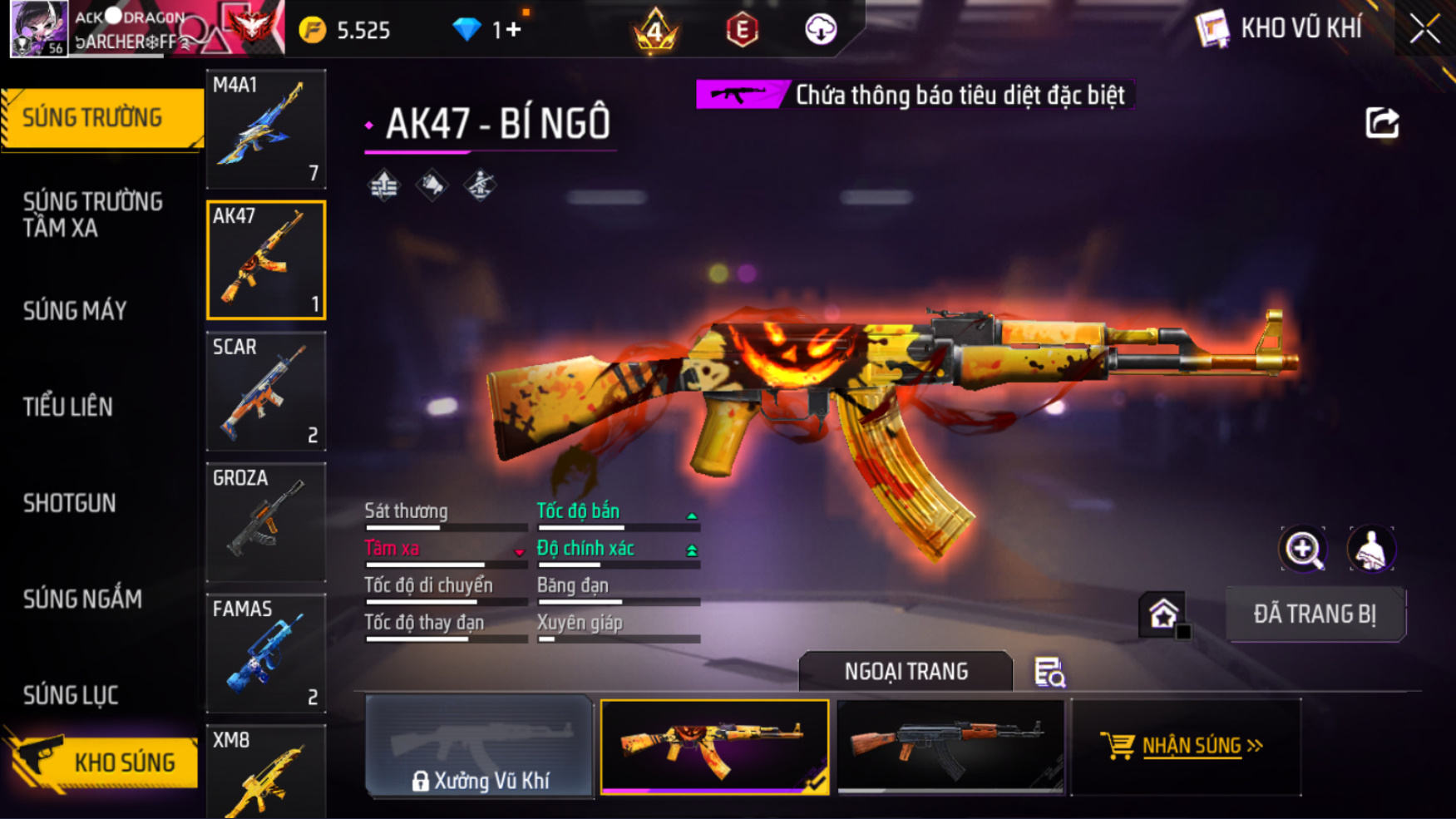Select the GROZA weapon tile

coord(266,521)
